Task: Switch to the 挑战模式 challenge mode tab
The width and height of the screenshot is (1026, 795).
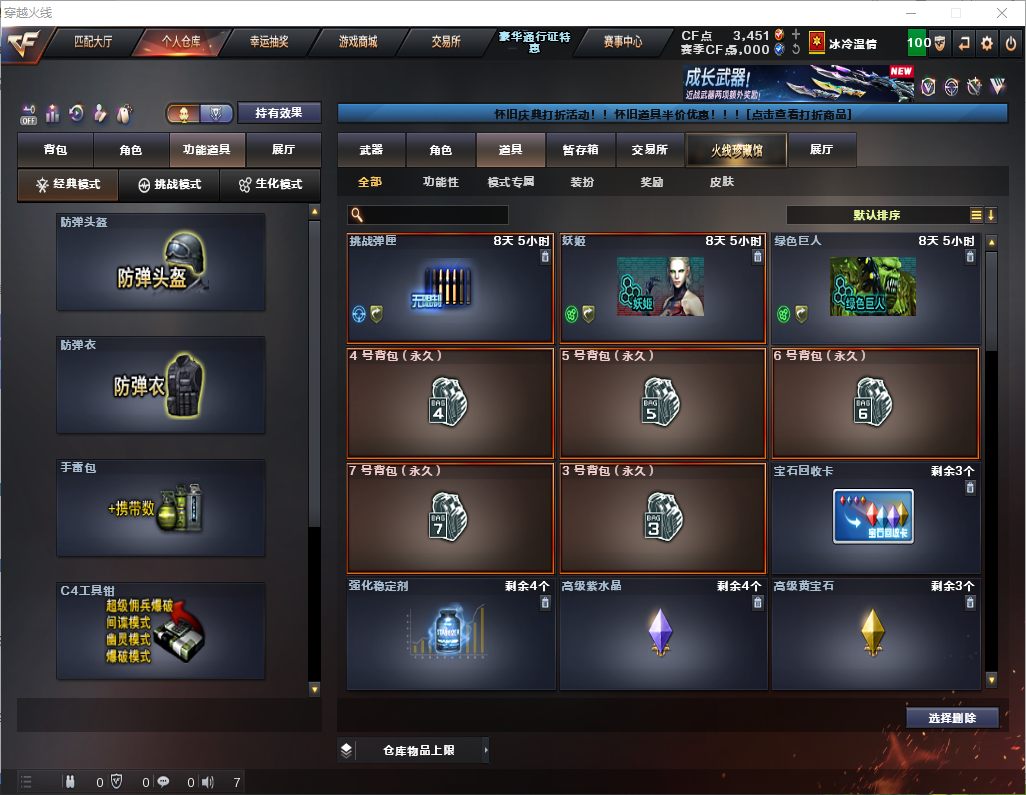Action: coord(169,185)
